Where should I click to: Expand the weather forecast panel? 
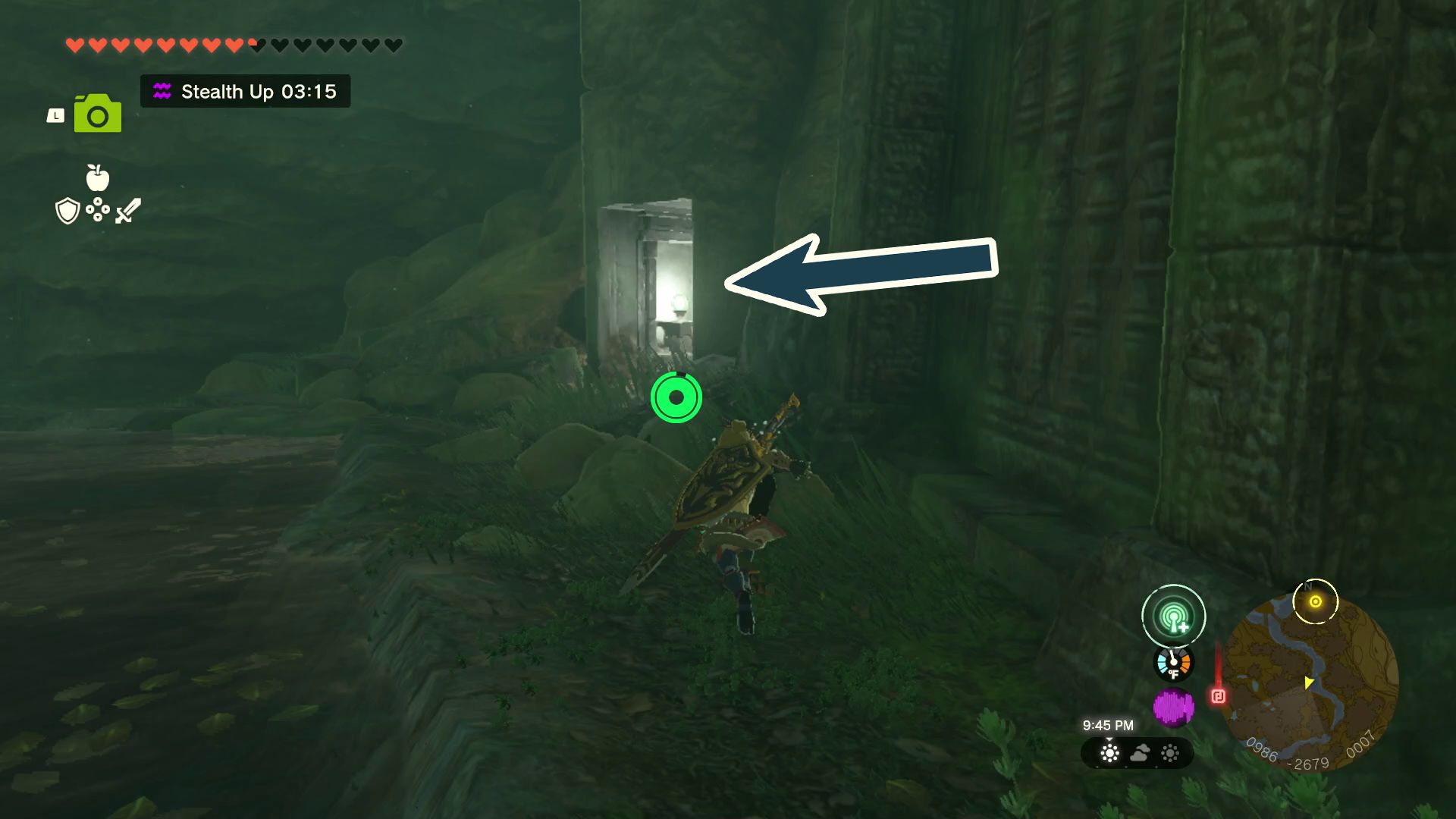point(1137,753)
